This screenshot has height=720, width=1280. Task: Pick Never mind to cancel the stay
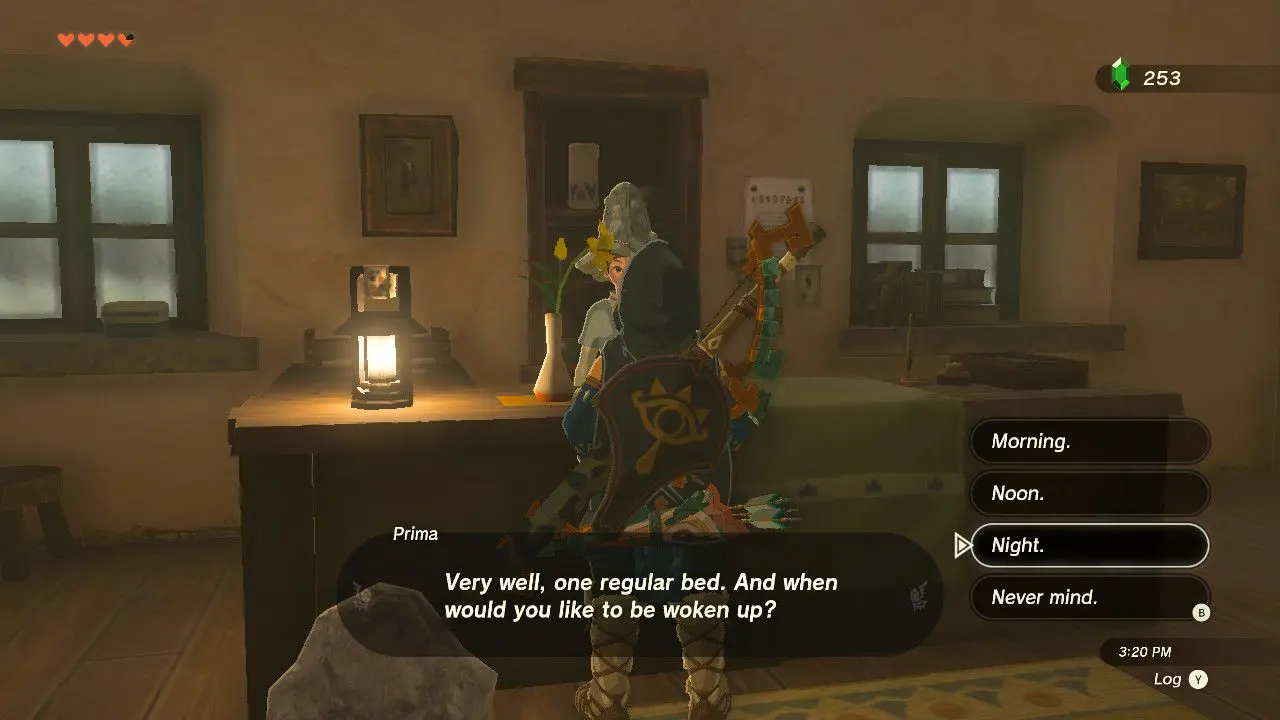point(1089,597)
